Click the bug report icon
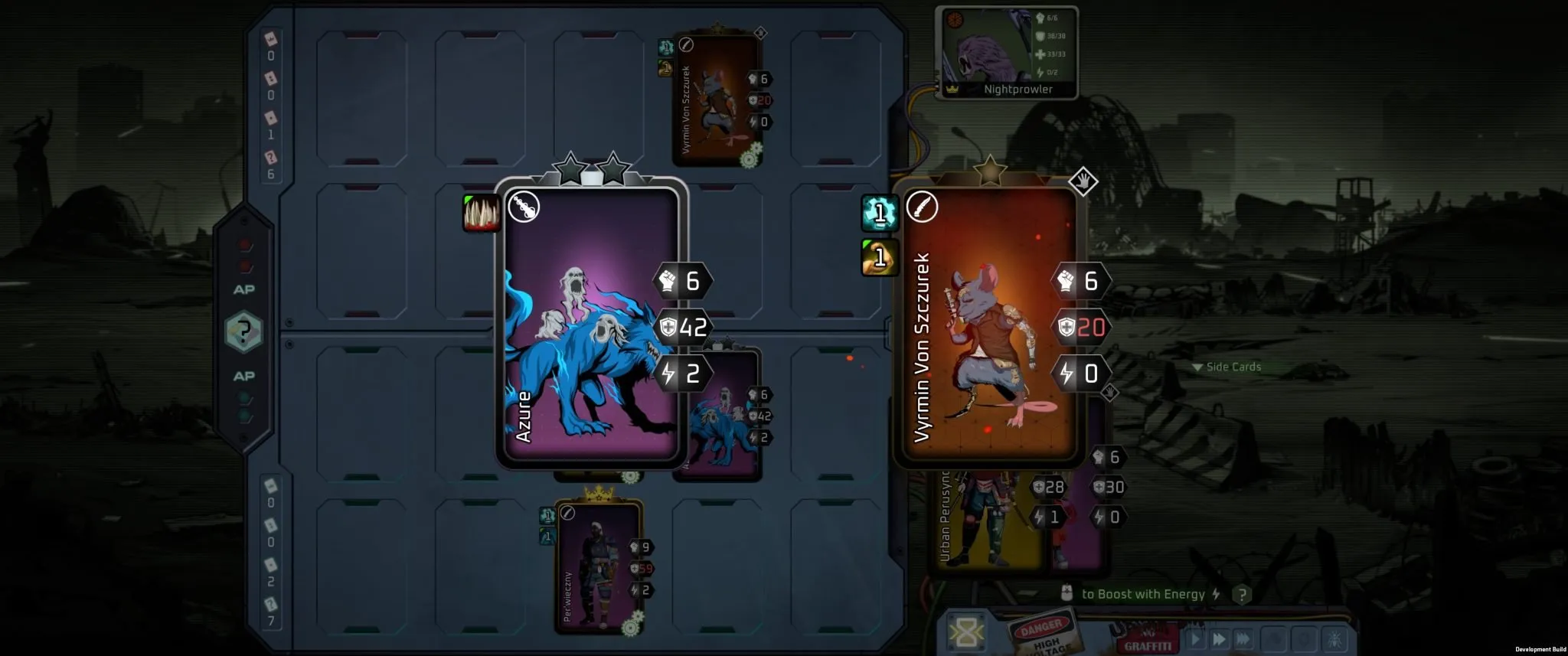Screen dimensions: 1568x656 click(x=1335, y=638)
